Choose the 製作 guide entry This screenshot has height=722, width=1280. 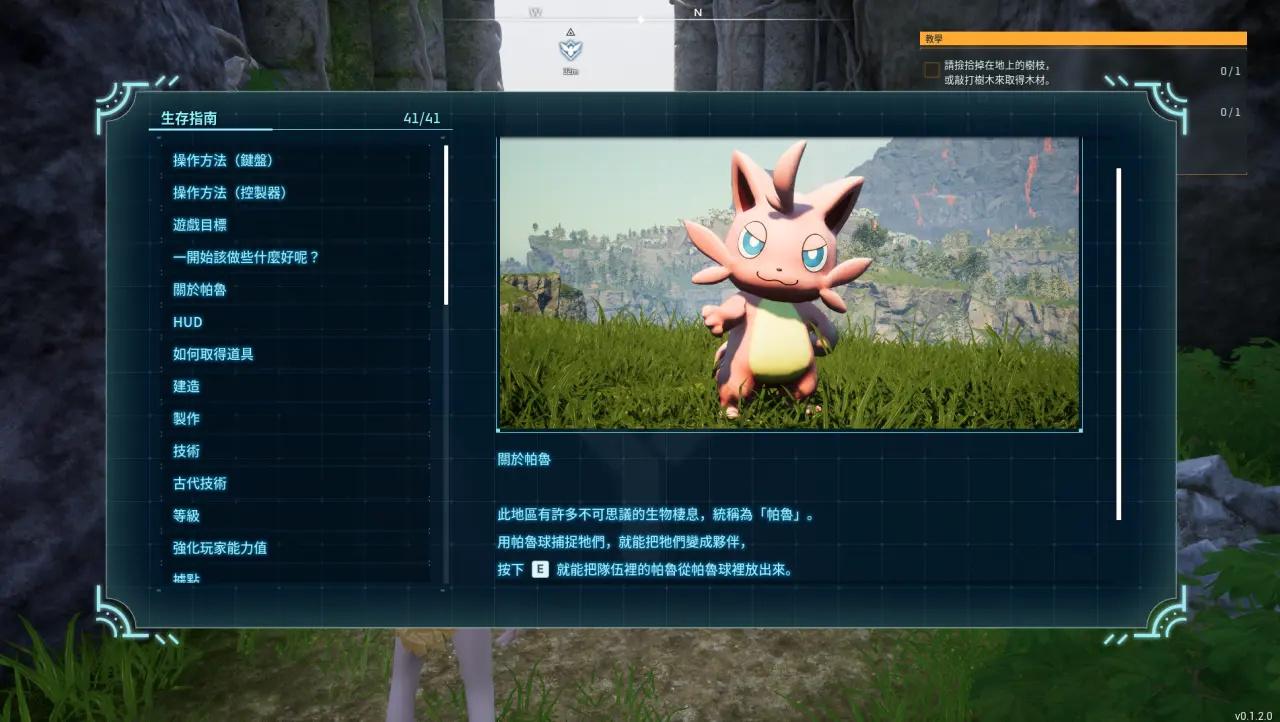click(x=187, y=419)
